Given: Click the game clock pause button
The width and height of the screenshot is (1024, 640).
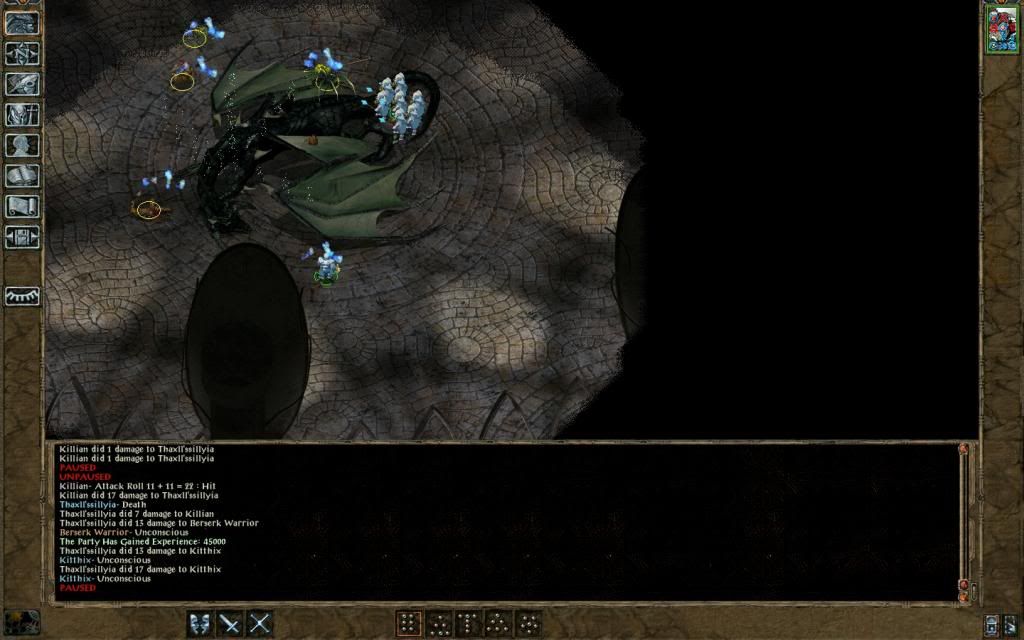Looking at the screenshot, I should [x=21, y=621].
